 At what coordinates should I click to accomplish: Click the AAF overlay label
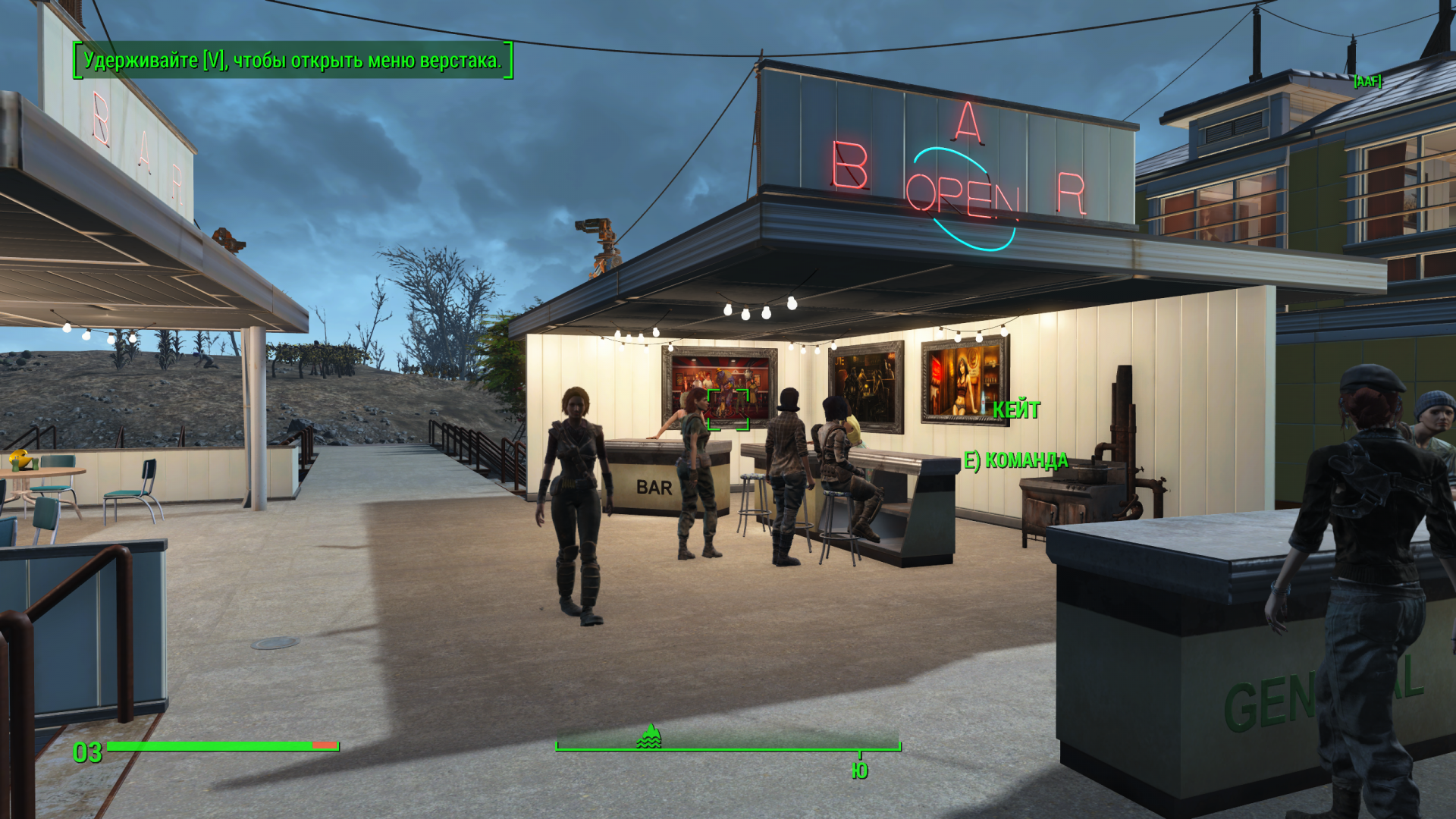(x=1367, y=81)
